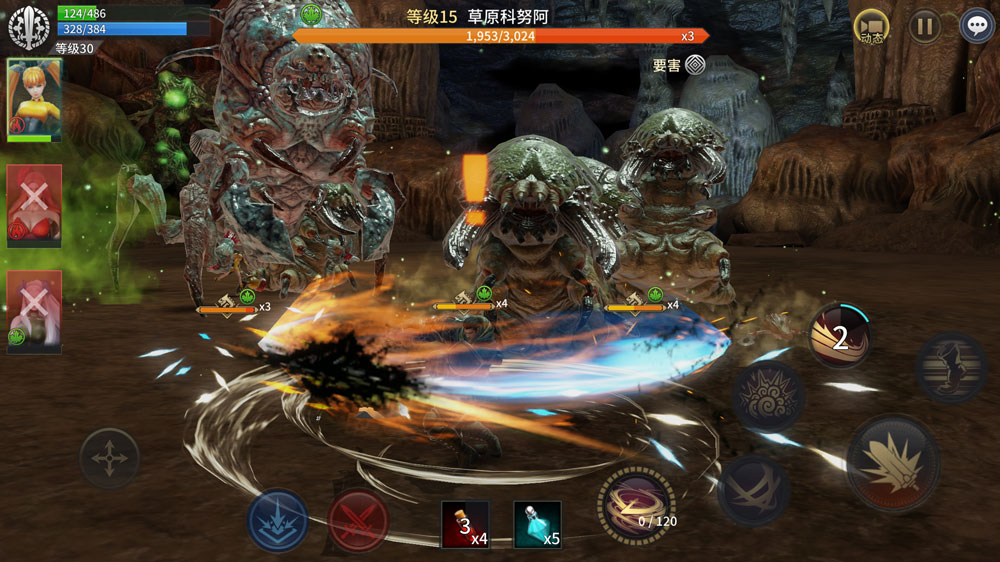Pause the game with the pause button

pos(925,26)
